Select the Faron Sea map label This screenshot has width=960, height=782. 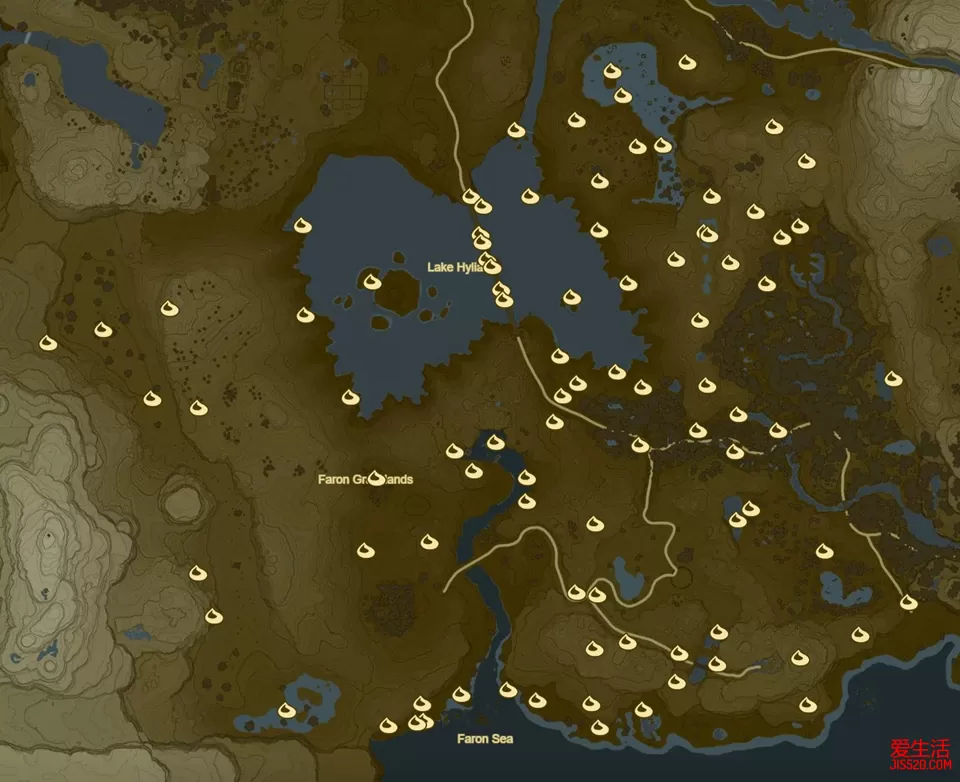click(485, 739)
